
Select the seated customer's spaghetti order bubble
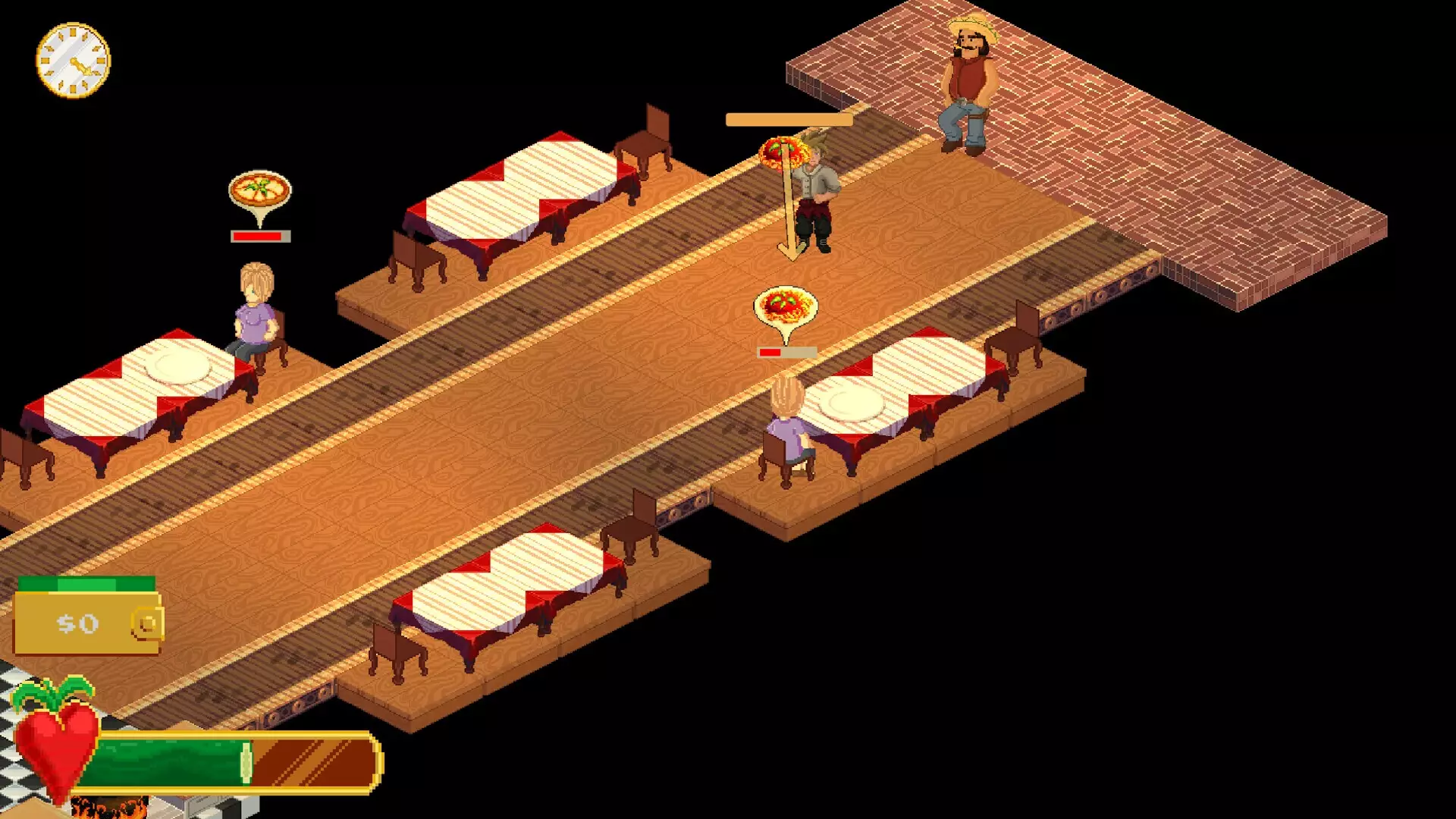786,308
